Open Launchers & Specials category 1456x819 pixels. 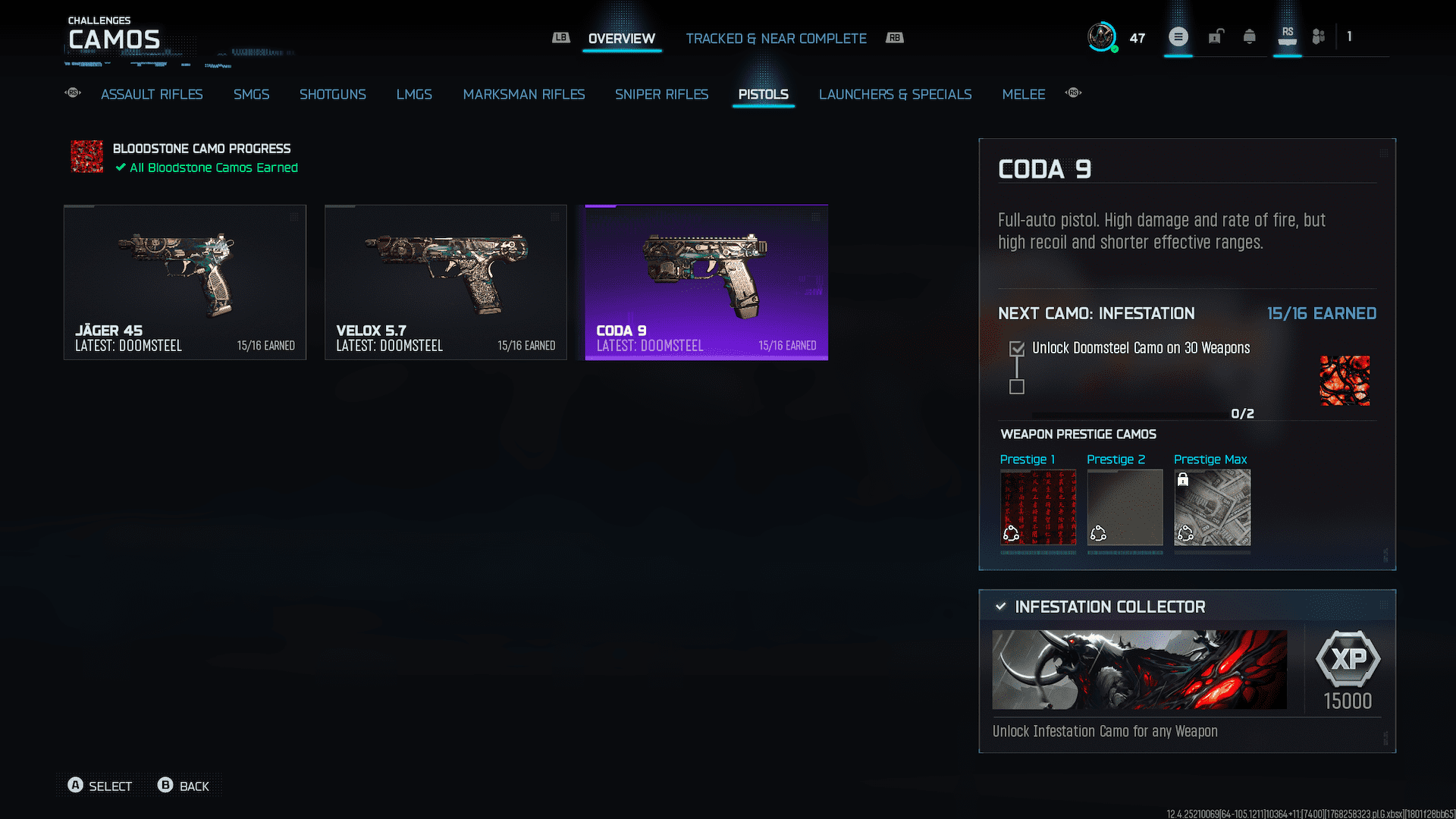(x=895, y=94)
